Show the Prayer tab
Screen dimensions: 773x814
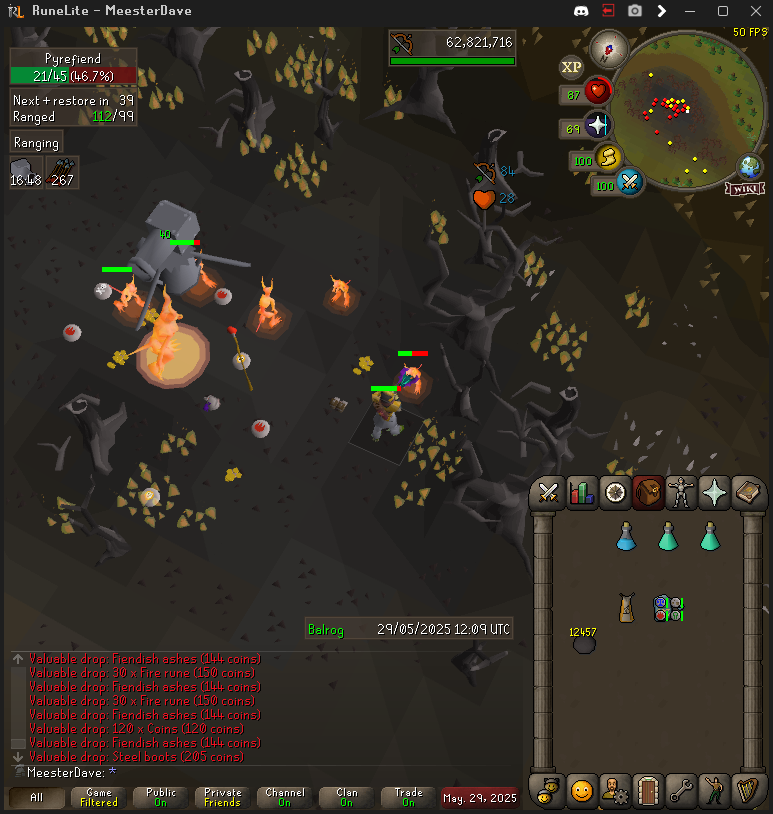click(713, 492)
